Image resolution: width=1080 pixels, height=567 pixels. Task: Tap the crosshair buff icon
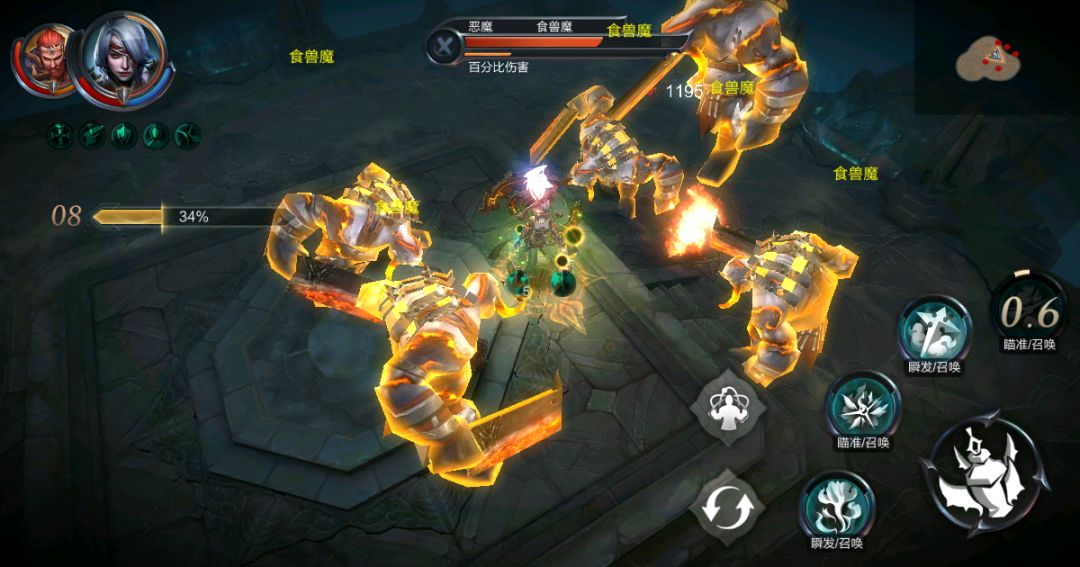click(x=62, y=134)
